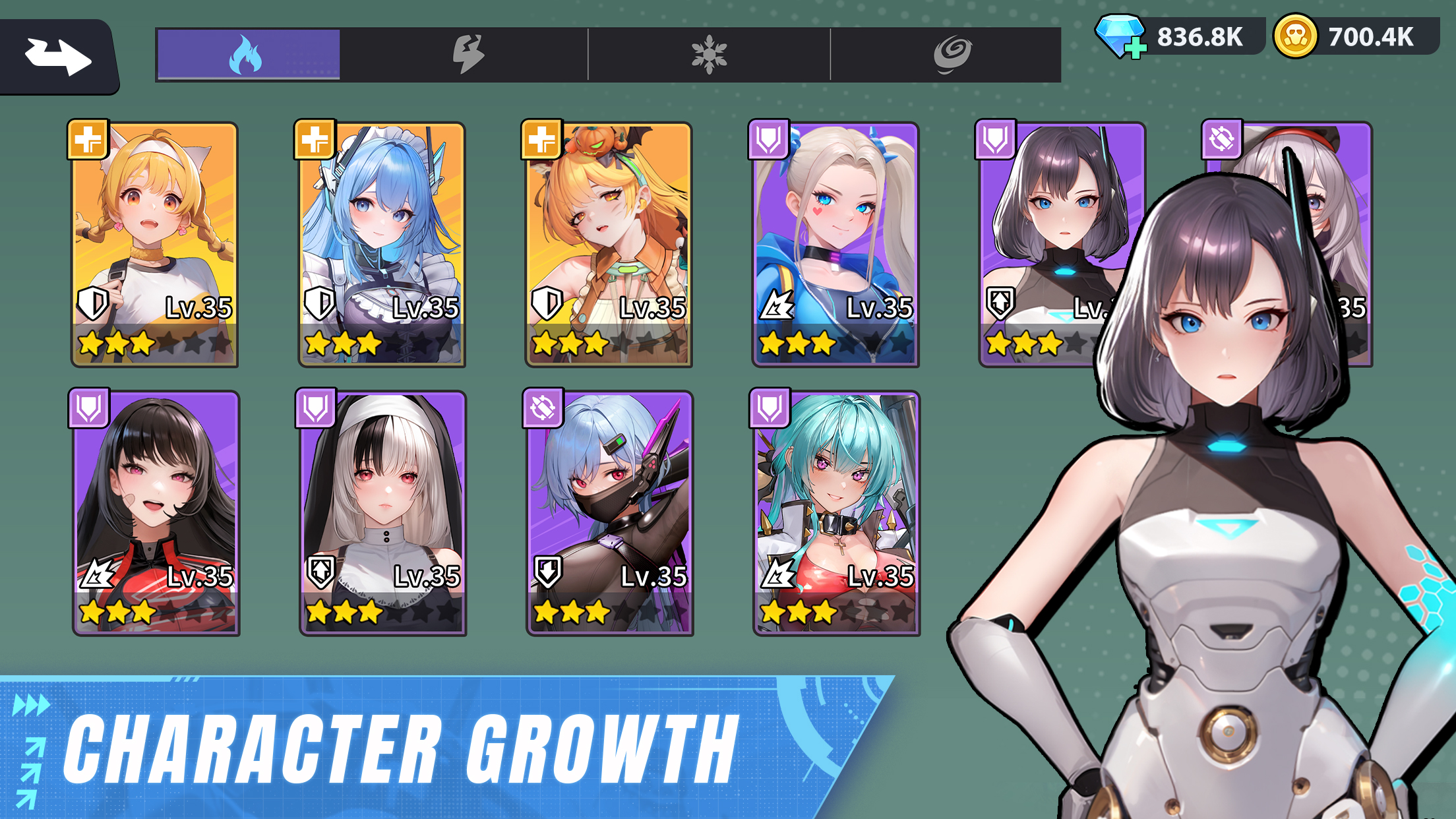Choose the white-haired nun character card
Image resolution: width=1456 pixels, height=819 pixels.
pos(382,513)
